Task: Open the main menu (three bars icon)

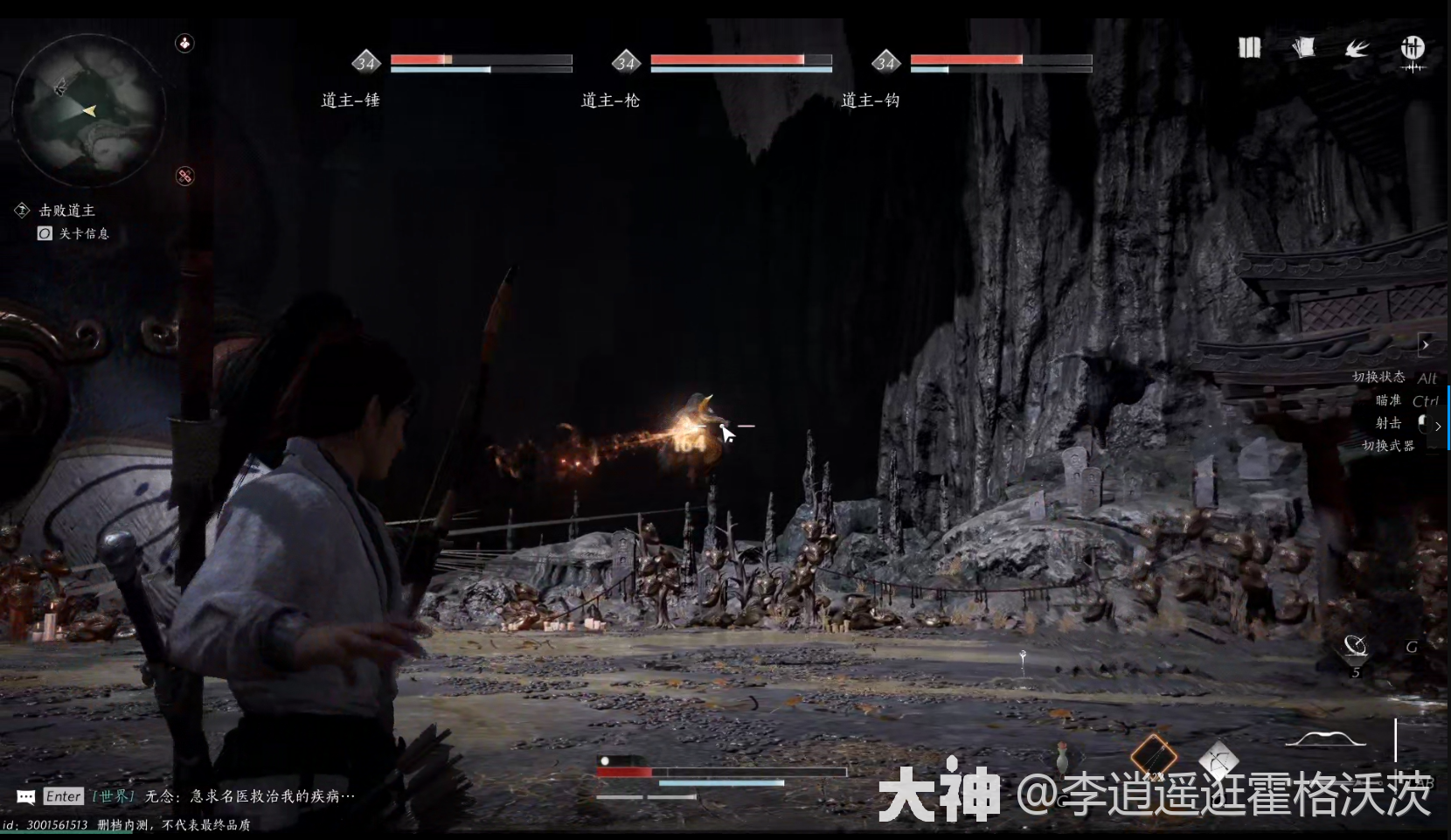Action: pyautogui.click(x=1249, y=47)
